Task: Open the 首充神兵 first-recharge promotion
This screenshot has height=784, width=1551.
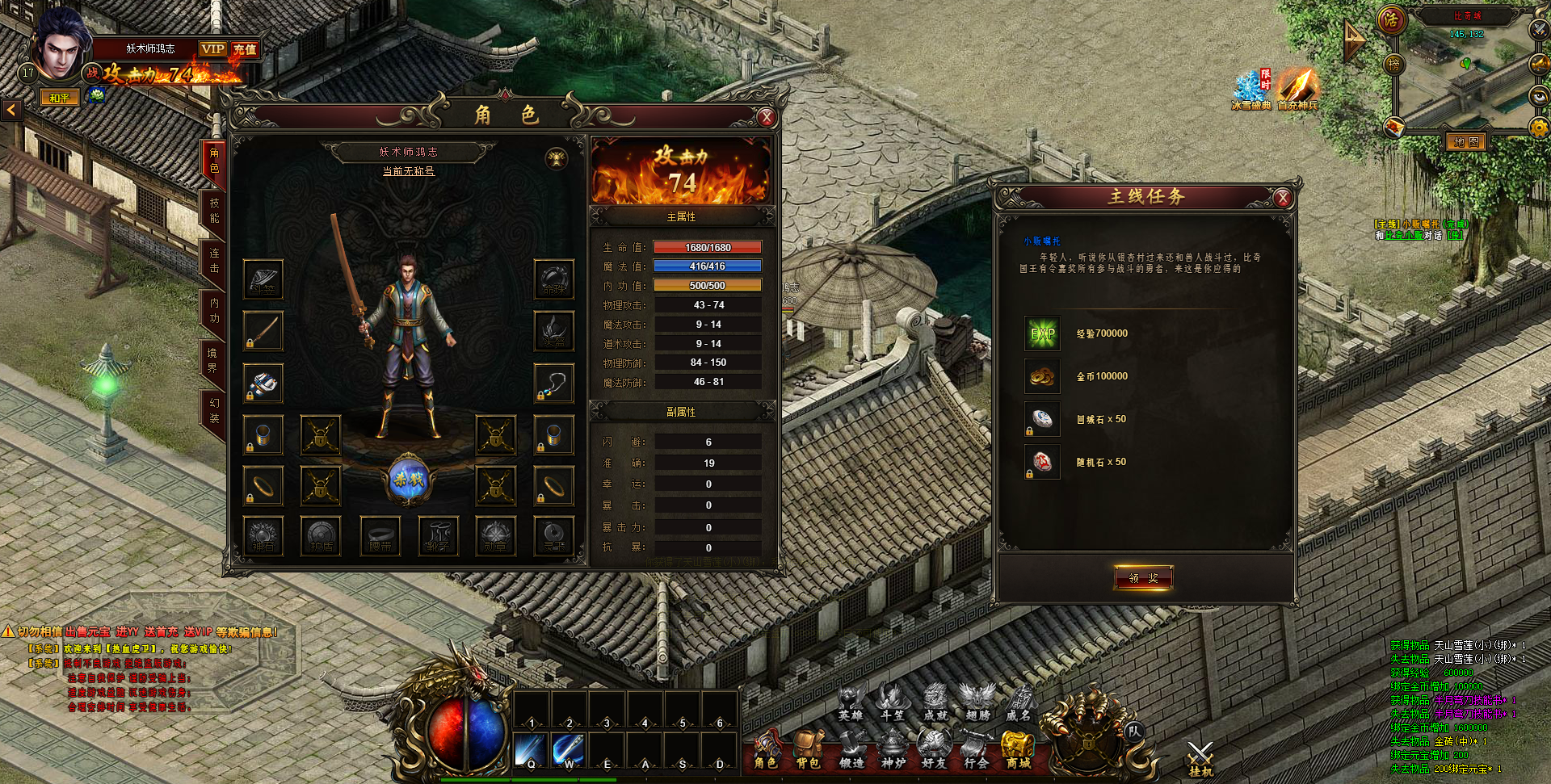Action: 1297,89
